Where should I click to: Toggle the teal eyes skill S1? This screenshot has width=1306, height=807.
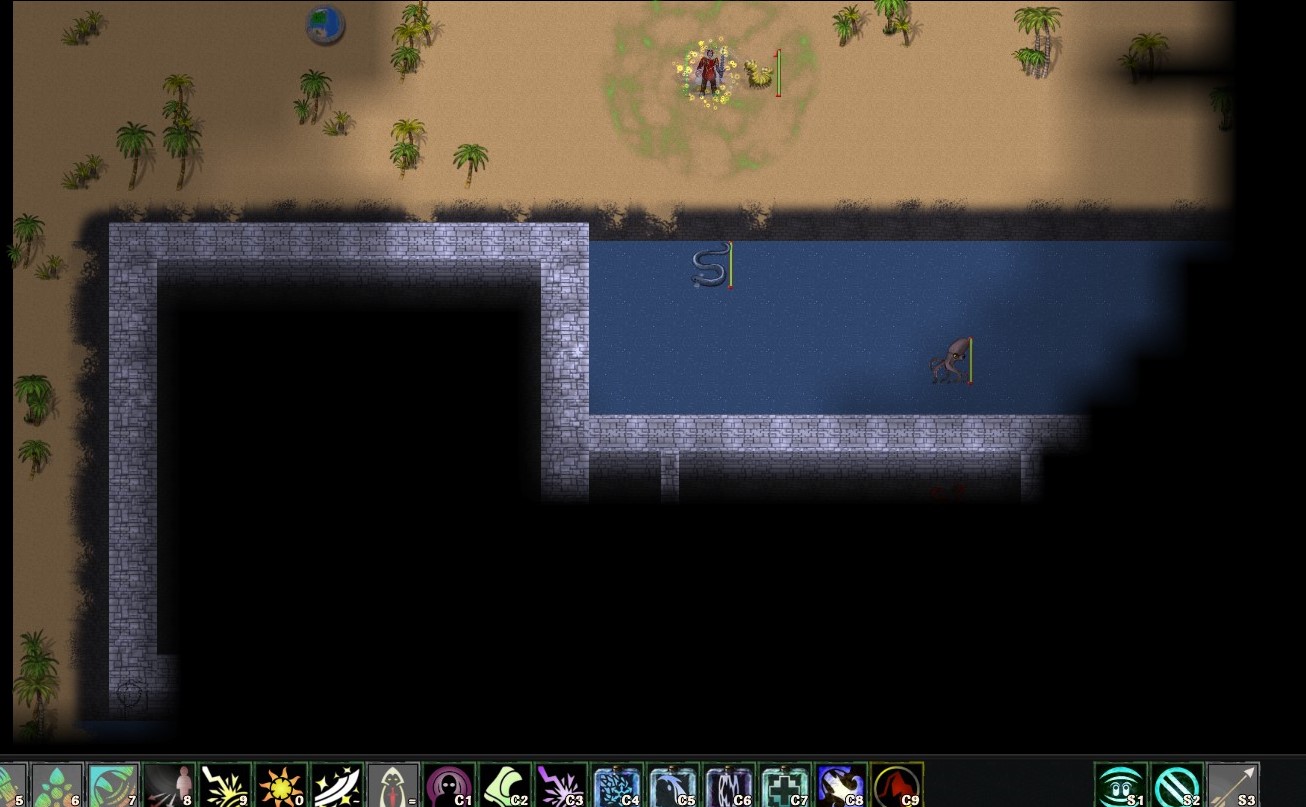(1121, 785)
